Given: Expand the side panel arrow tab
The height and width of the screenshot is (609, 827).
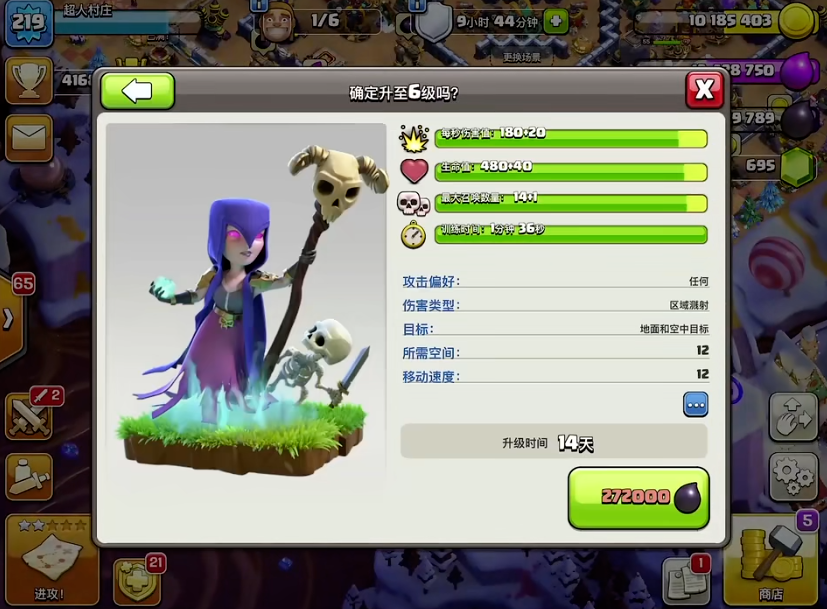Looking at the screenshot, I should (9, 319).
